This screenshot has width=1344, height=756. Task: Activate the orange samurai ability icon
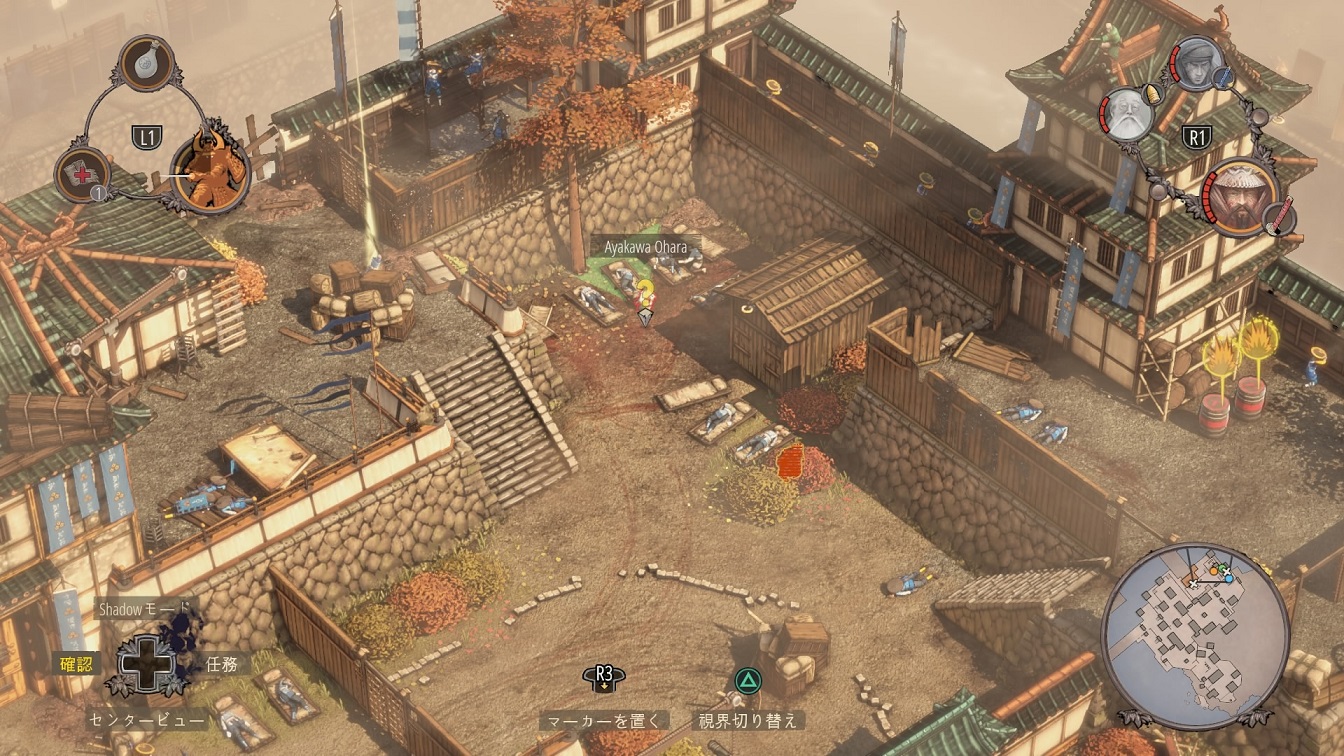coord(210,169)
